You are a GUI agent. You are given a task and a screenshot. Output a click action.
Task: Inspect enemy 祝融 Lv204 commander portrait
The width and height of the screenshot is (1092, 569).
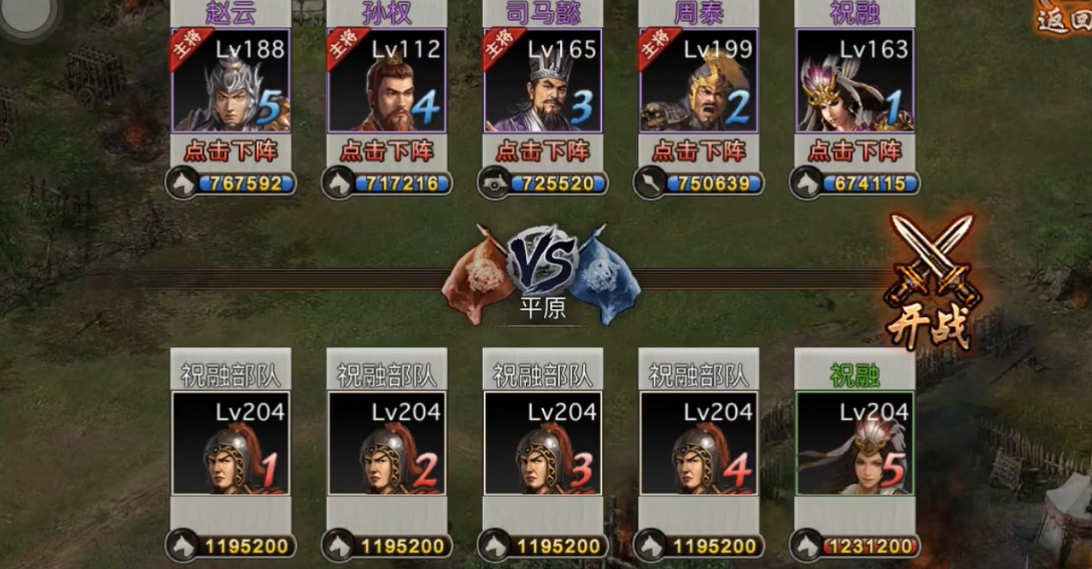point(855,443)
